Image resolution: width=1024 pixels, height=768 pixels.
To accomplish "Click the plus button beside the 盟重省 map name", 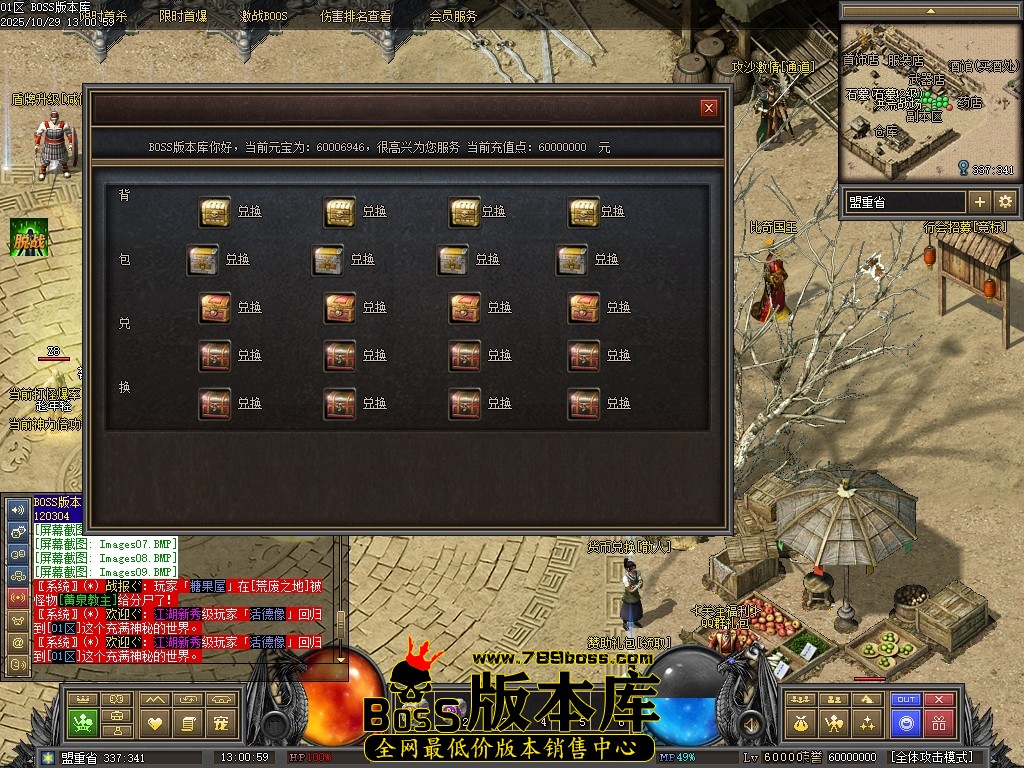I will 980,202.
